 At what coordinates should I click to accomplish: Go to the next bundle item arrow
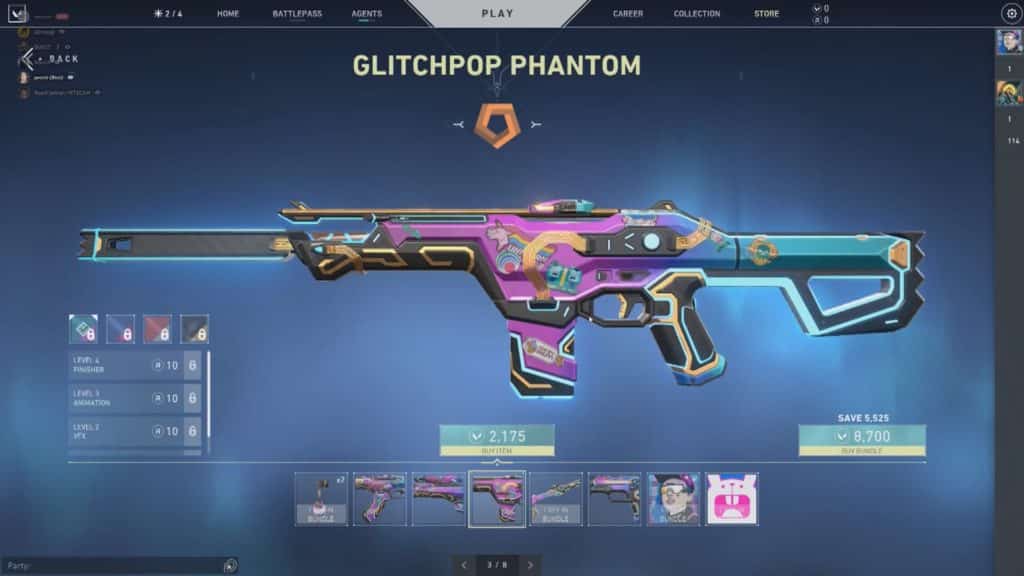530,565
